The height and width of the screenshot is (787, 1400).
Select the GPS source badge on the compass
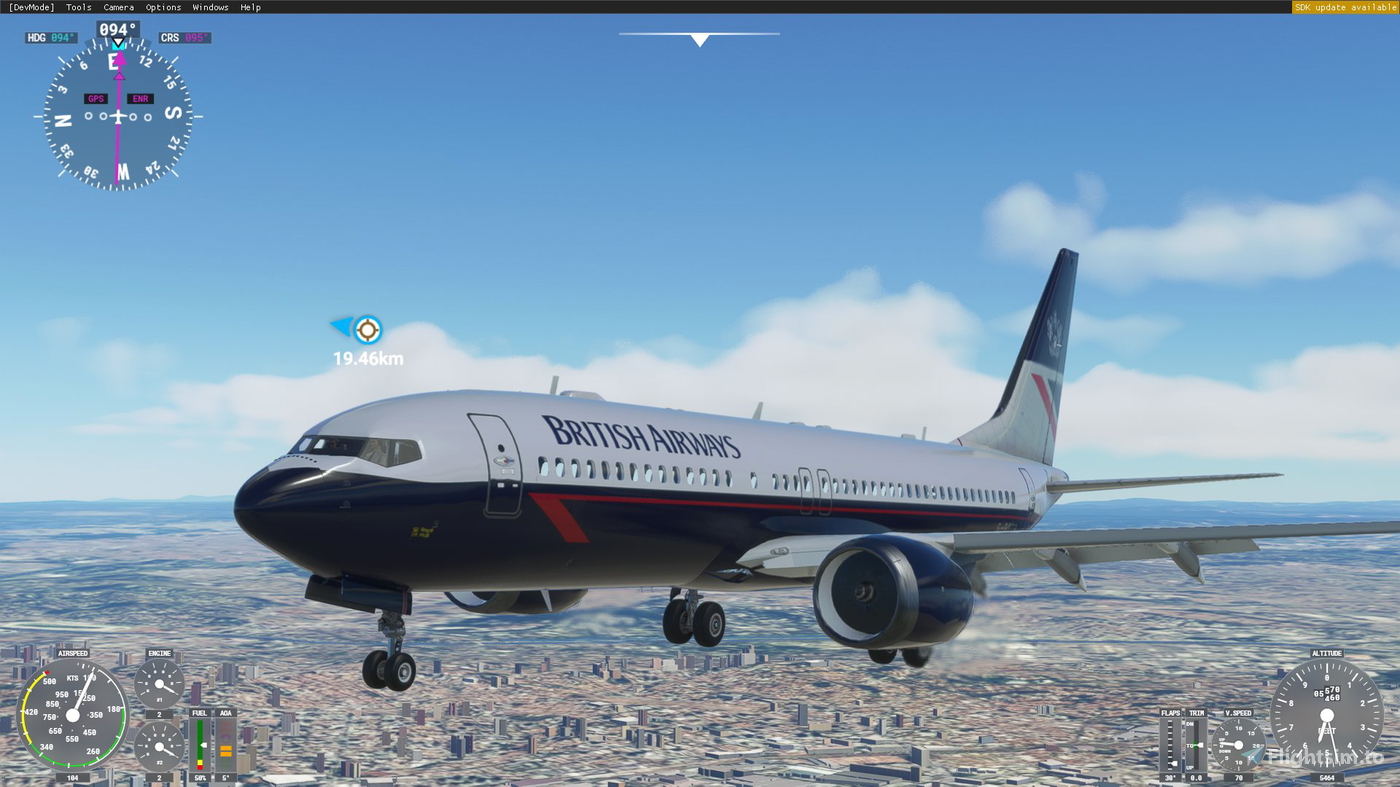95,97
